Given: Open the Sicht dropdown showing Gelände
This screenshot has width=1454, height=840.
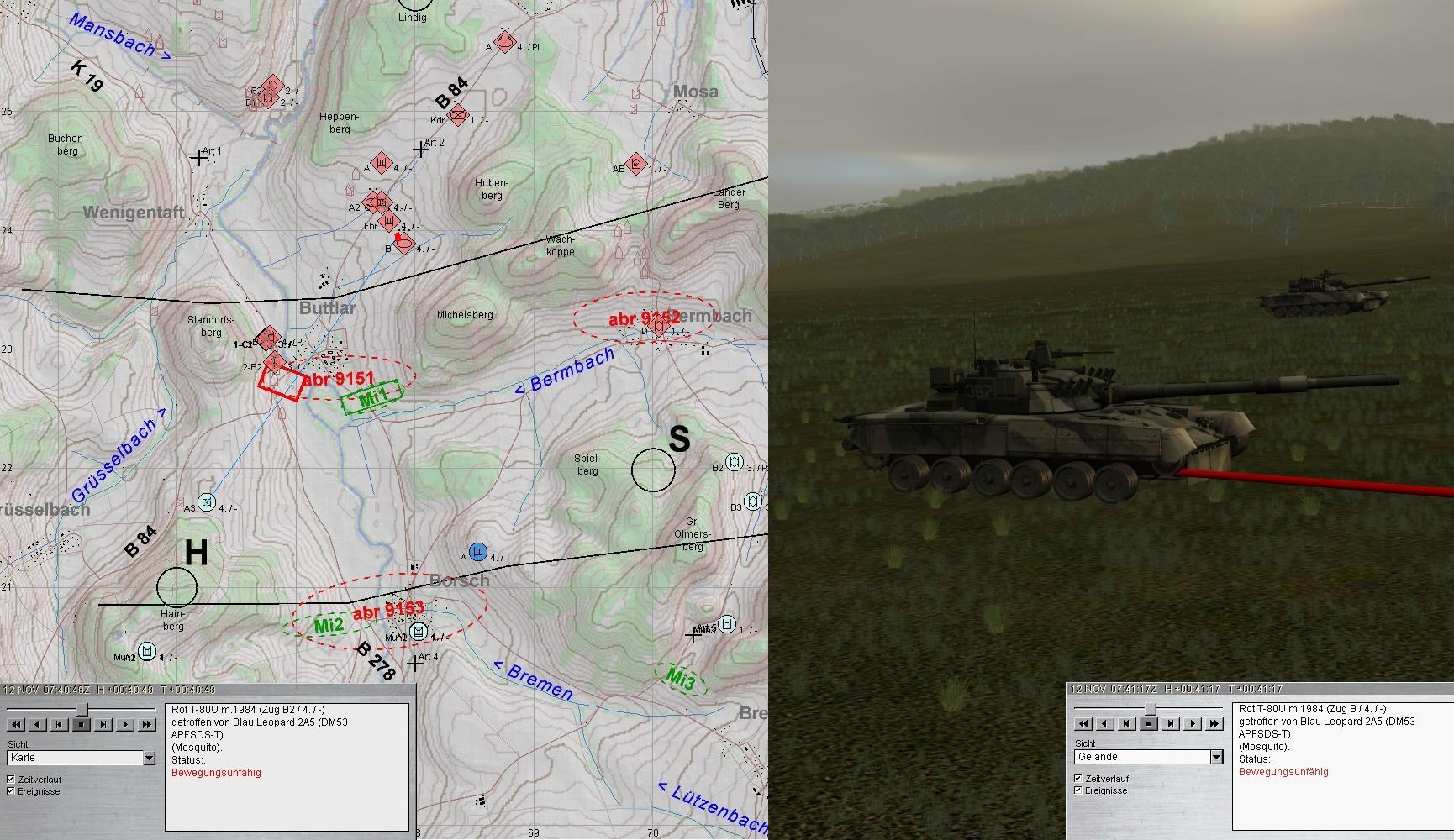Looking at the screenshot, I should click(x=1216, y=757).
